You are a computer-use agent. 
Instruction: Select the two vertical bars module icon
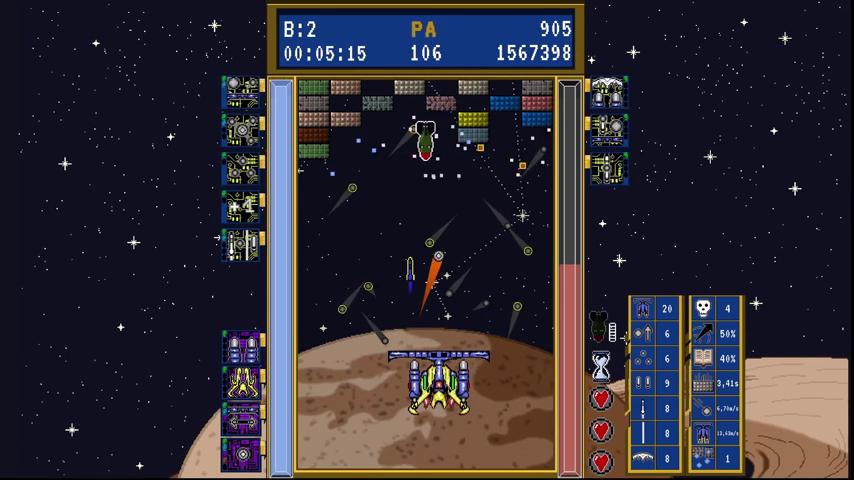coord(241,244)
